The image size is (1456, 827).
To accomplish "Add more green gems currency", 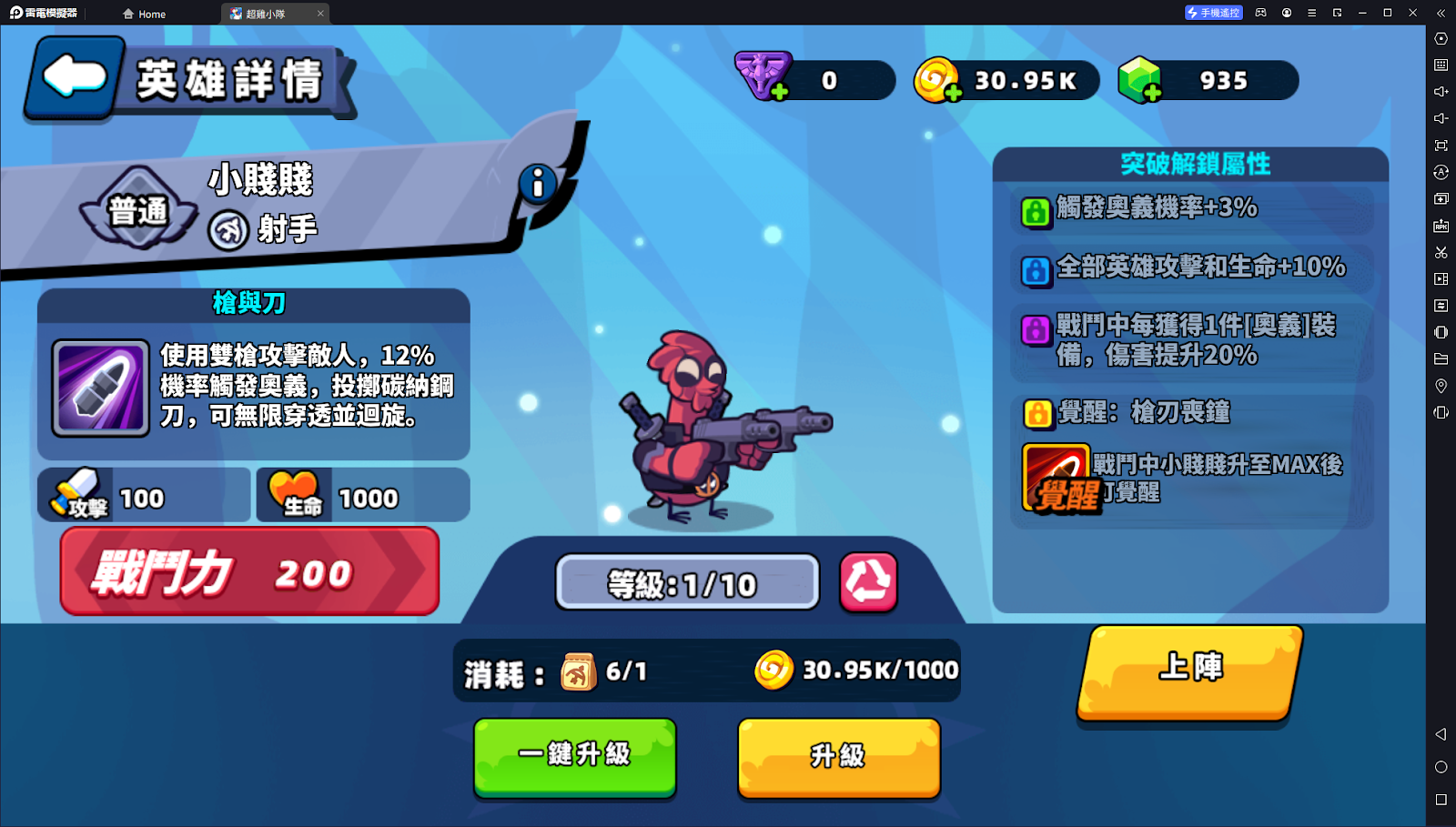I will (x=1152, y=93).
